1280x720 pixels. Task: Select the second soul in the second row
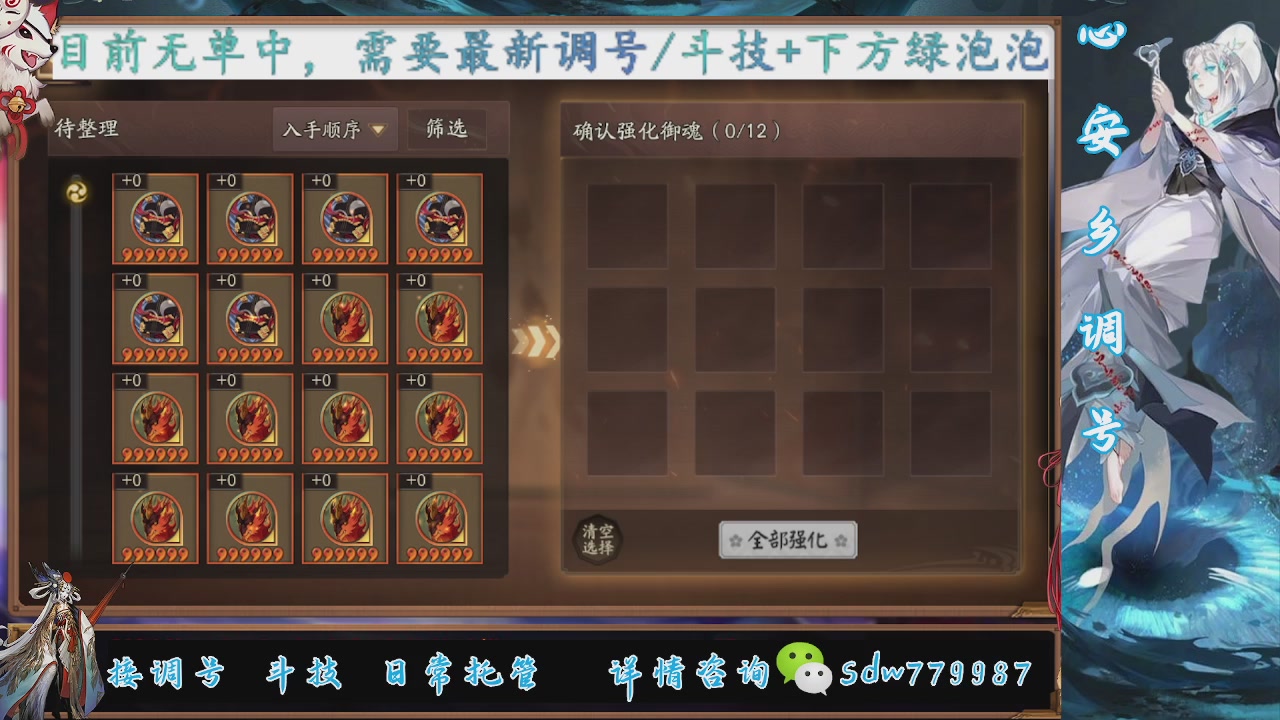coord(250,315)
